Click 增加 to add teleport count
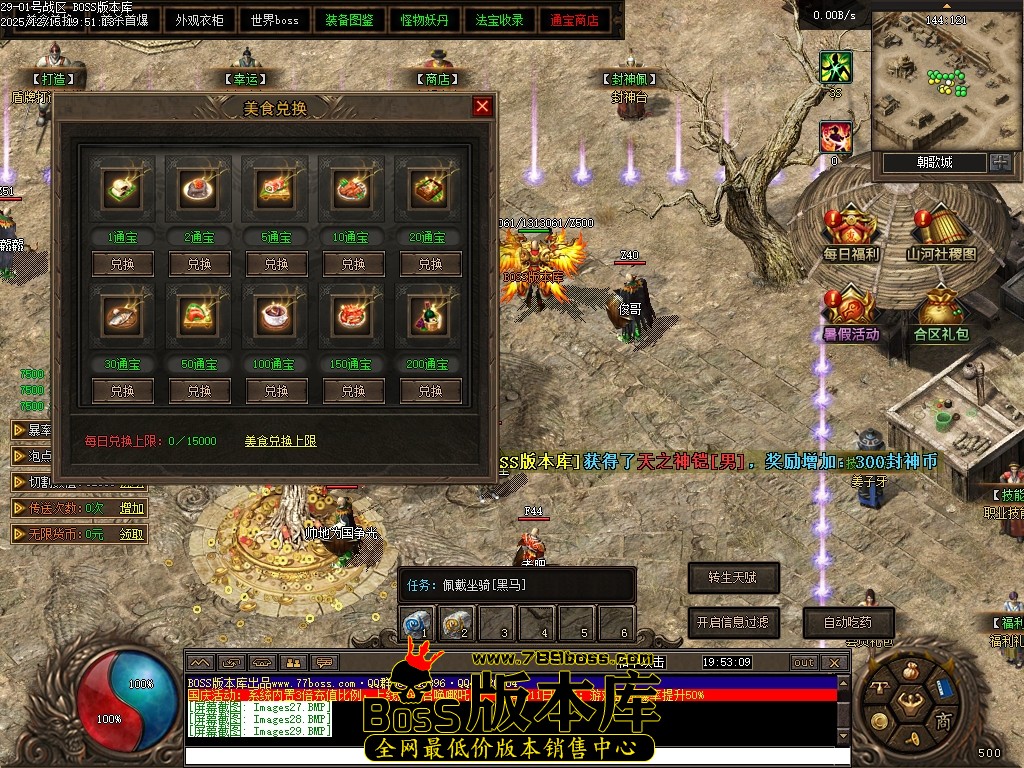 [132, 508]
